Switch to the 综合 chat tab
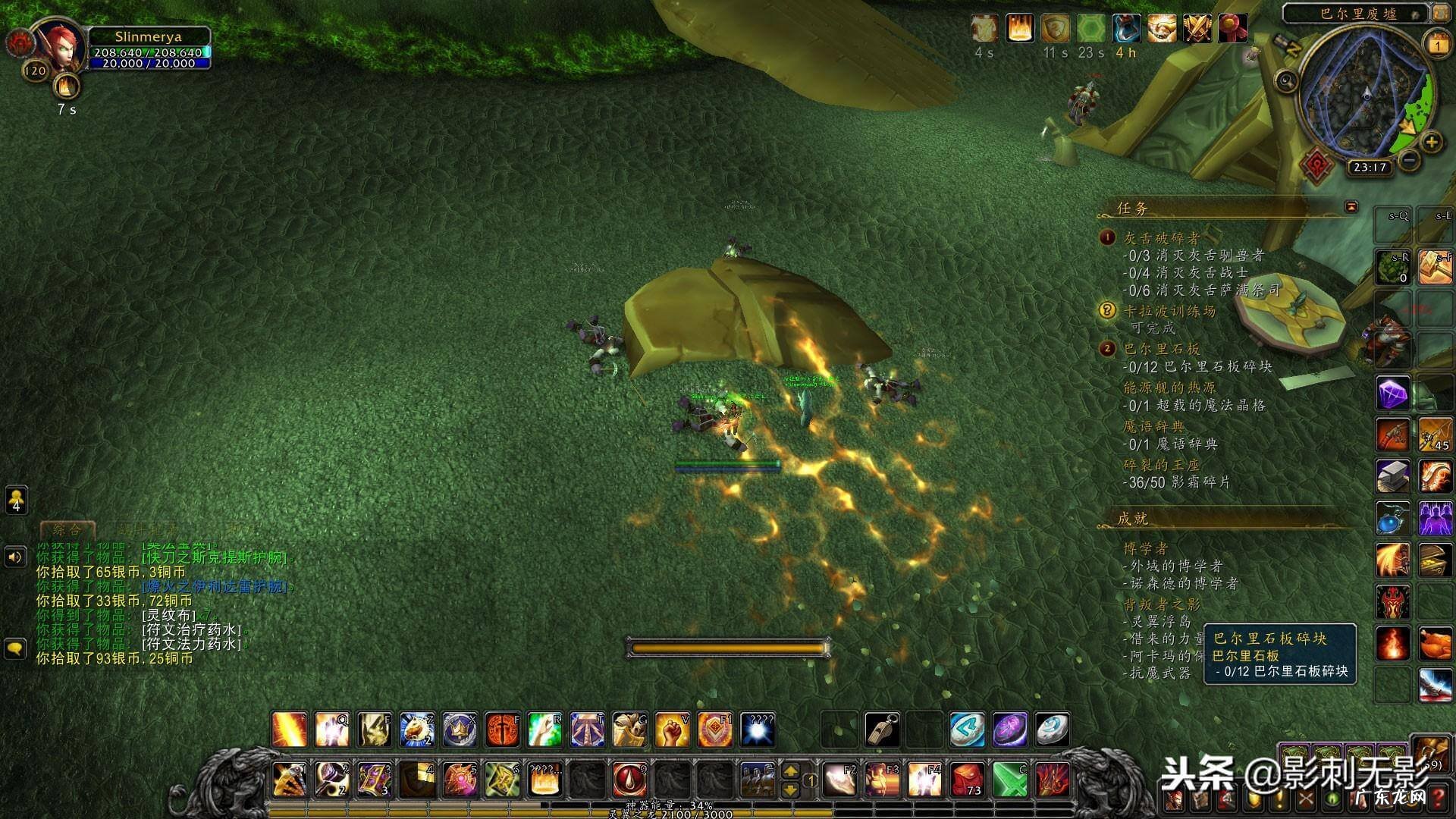This screenshot has width=1456, height=819. point(67,529)
